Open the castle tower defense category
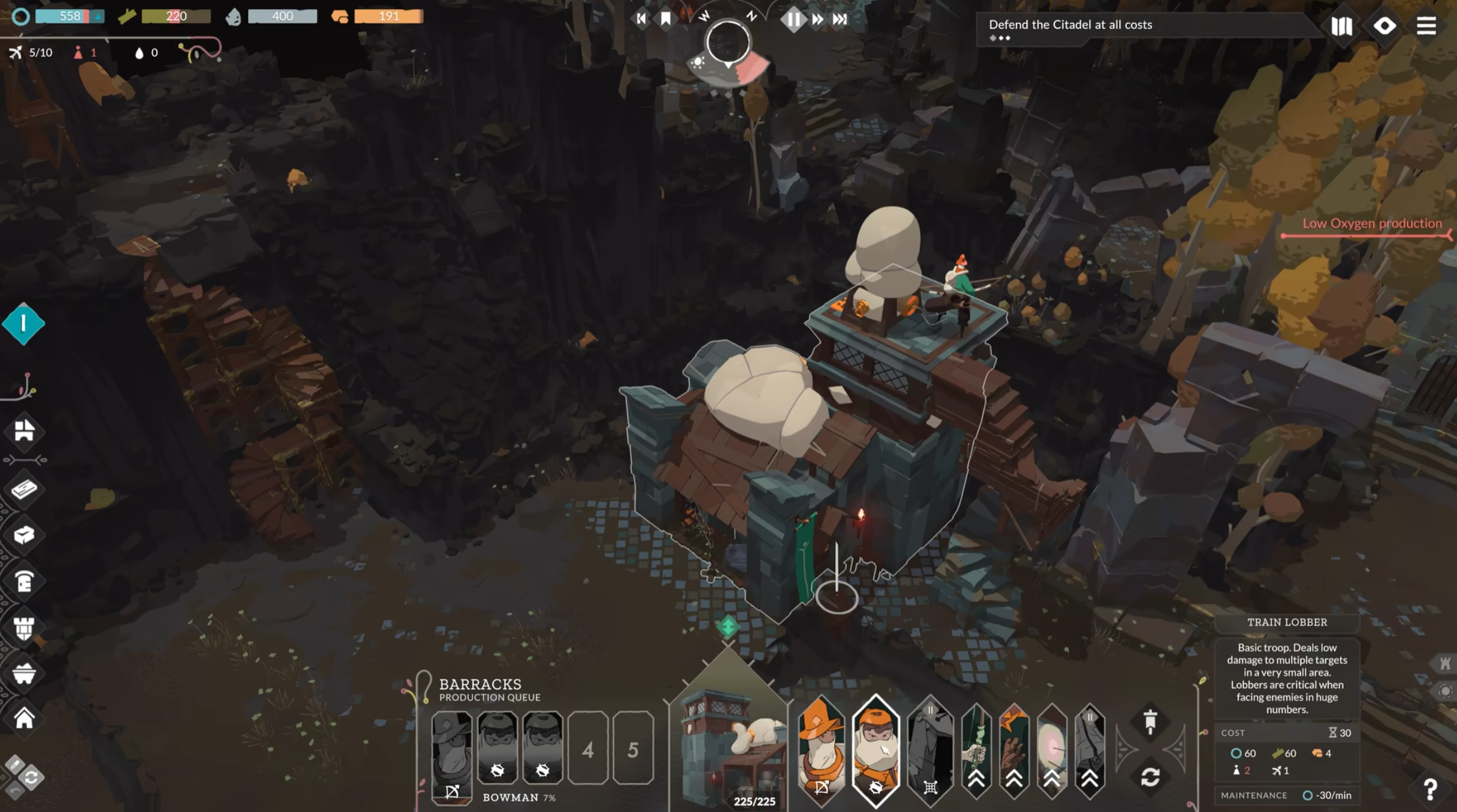Image resolution: width=1457 pixels, height=812 pixels. click(24, 628)
